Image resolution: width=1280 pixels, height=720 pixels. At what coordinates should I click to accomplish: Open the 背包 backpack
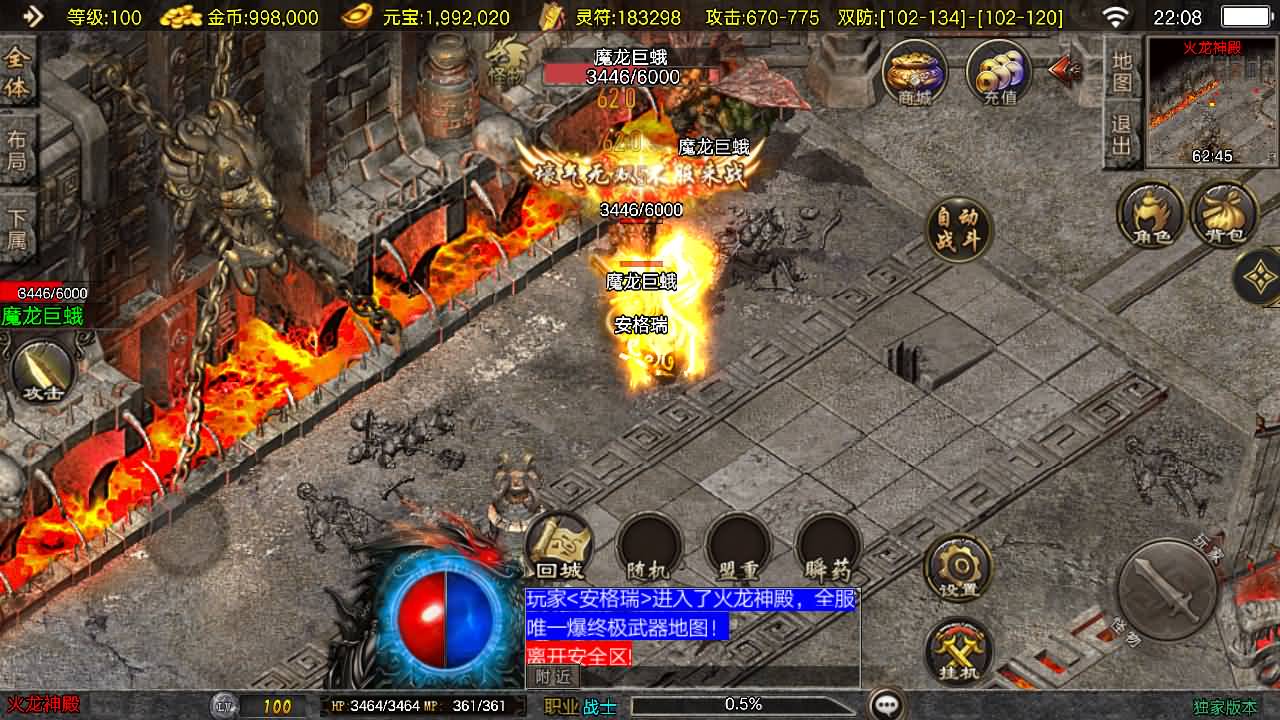(x=1224, y=214)
